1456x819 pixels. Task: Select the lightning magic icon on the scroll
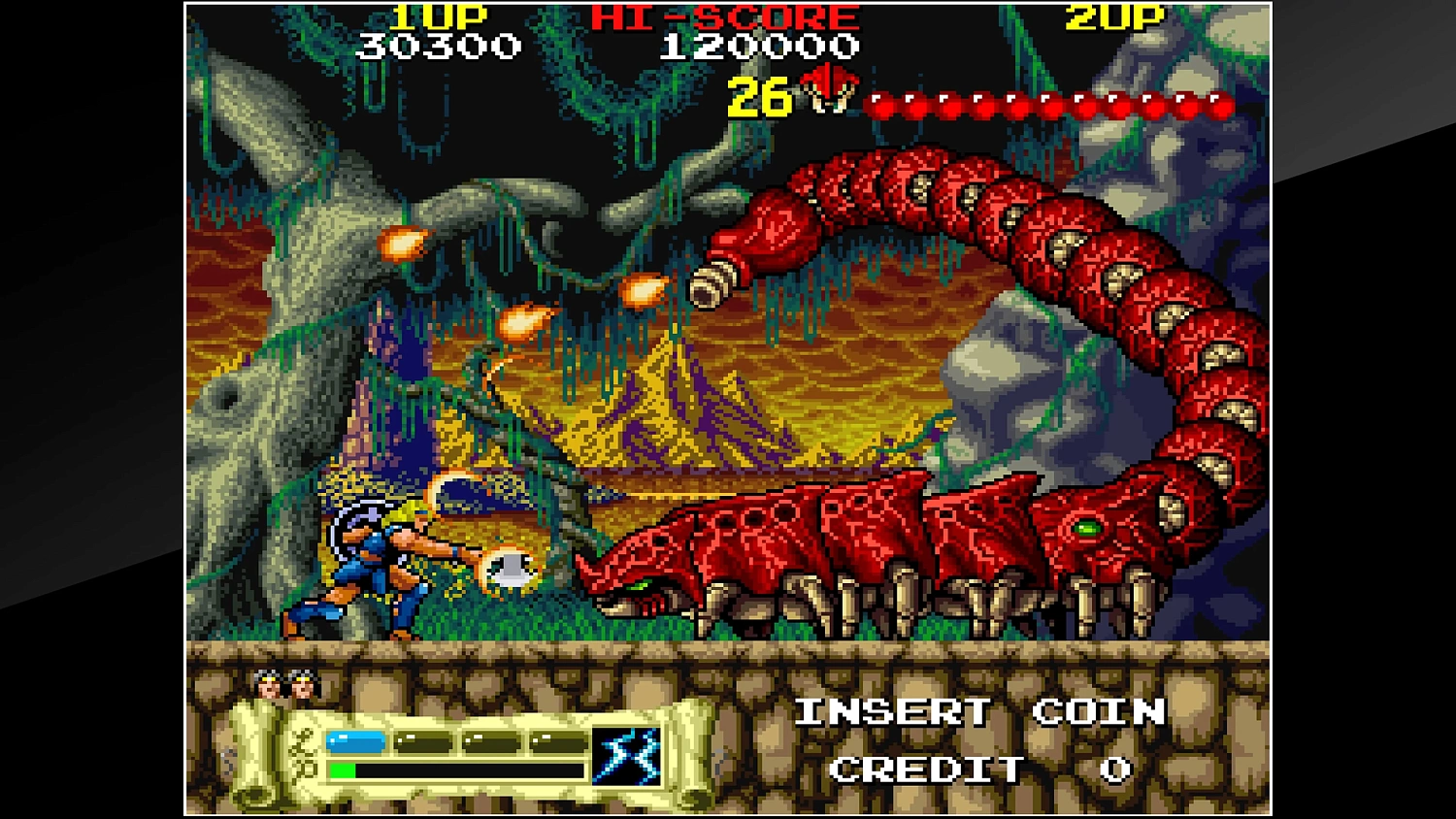click(x=628, y=756)
